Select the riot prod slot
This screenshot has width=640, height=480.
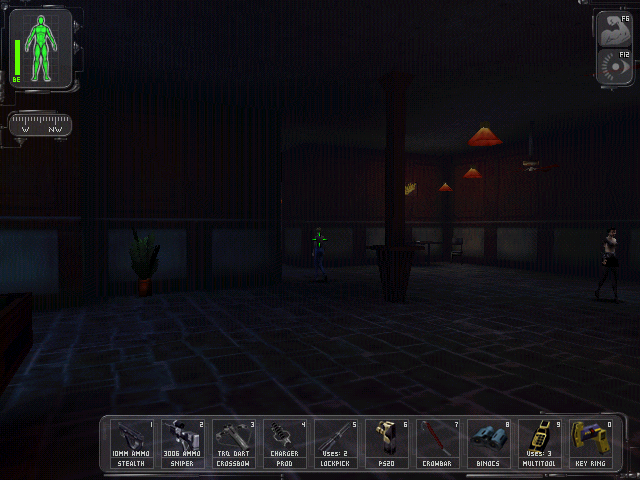pyautogui.click(x=285, y=443)
